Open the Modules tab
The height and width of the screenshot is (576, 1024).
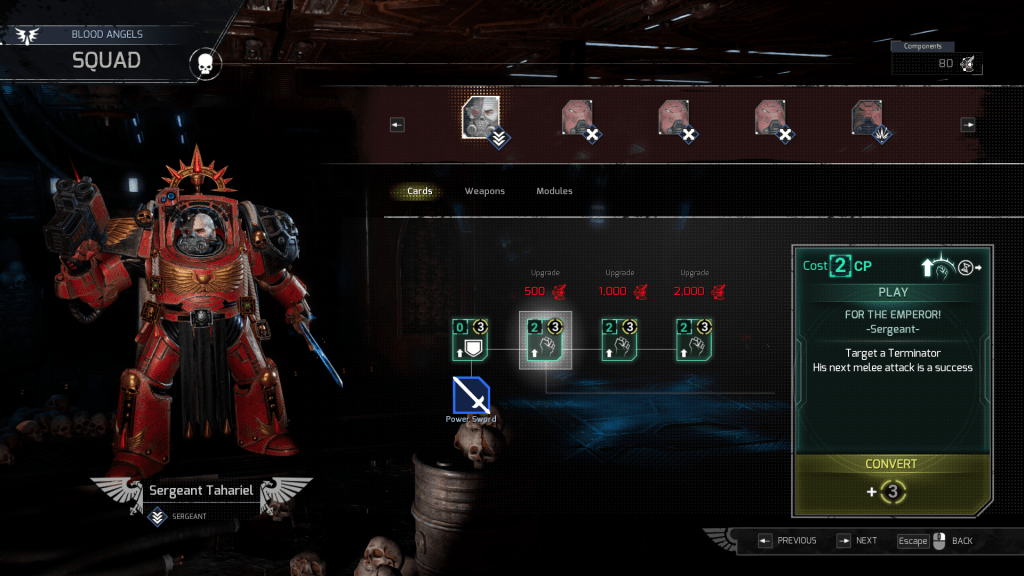pos(554,191)
